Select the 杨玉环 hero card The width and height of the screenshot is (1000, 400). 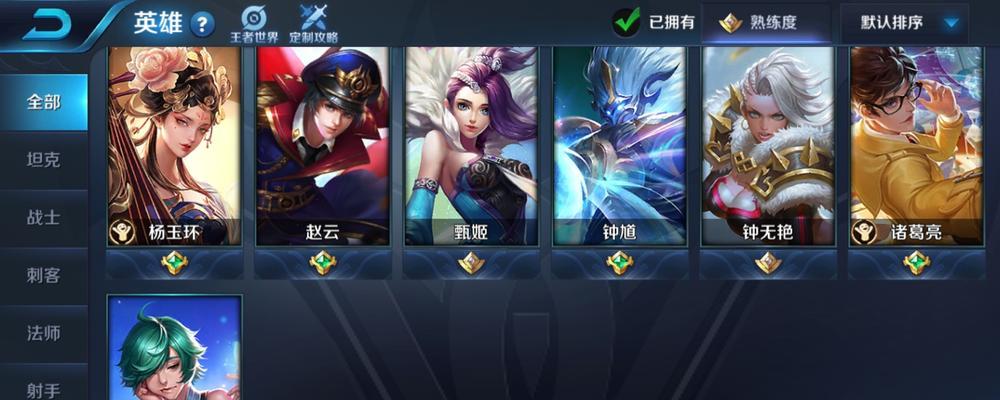click(174, 145)
